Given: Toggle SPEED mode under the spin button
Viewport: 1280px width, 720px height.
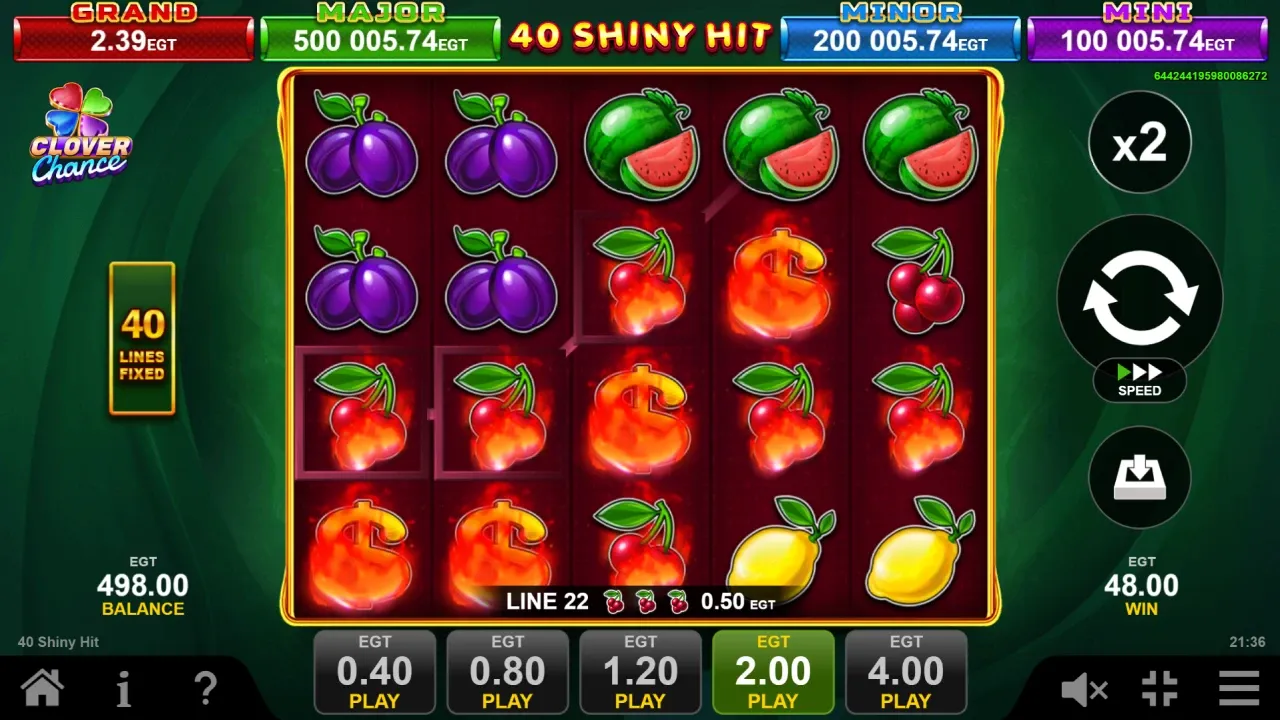Looking at the screenshot, I should 1139,382.
